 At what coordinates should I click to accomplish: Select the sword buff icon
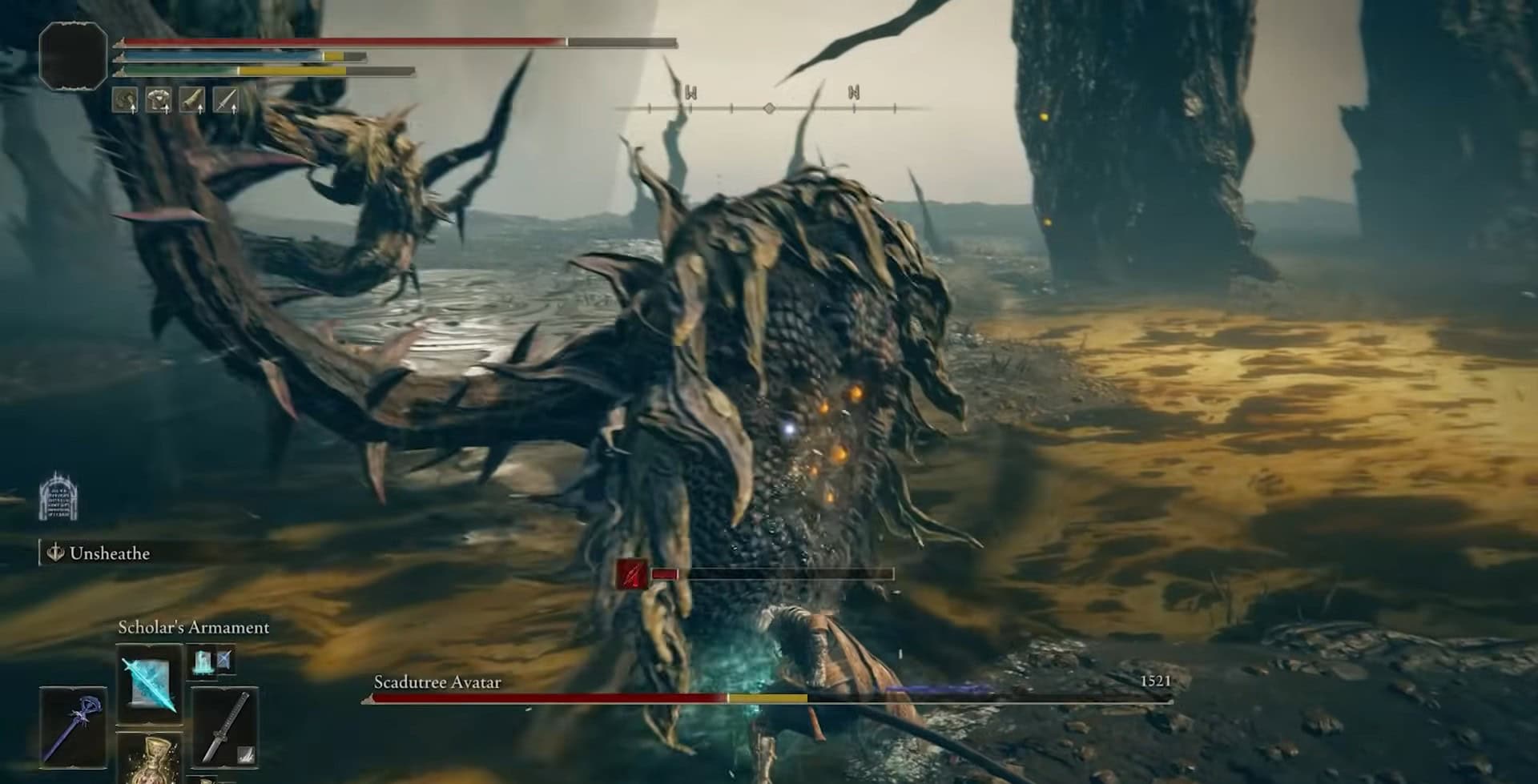(x=226, y=100)
